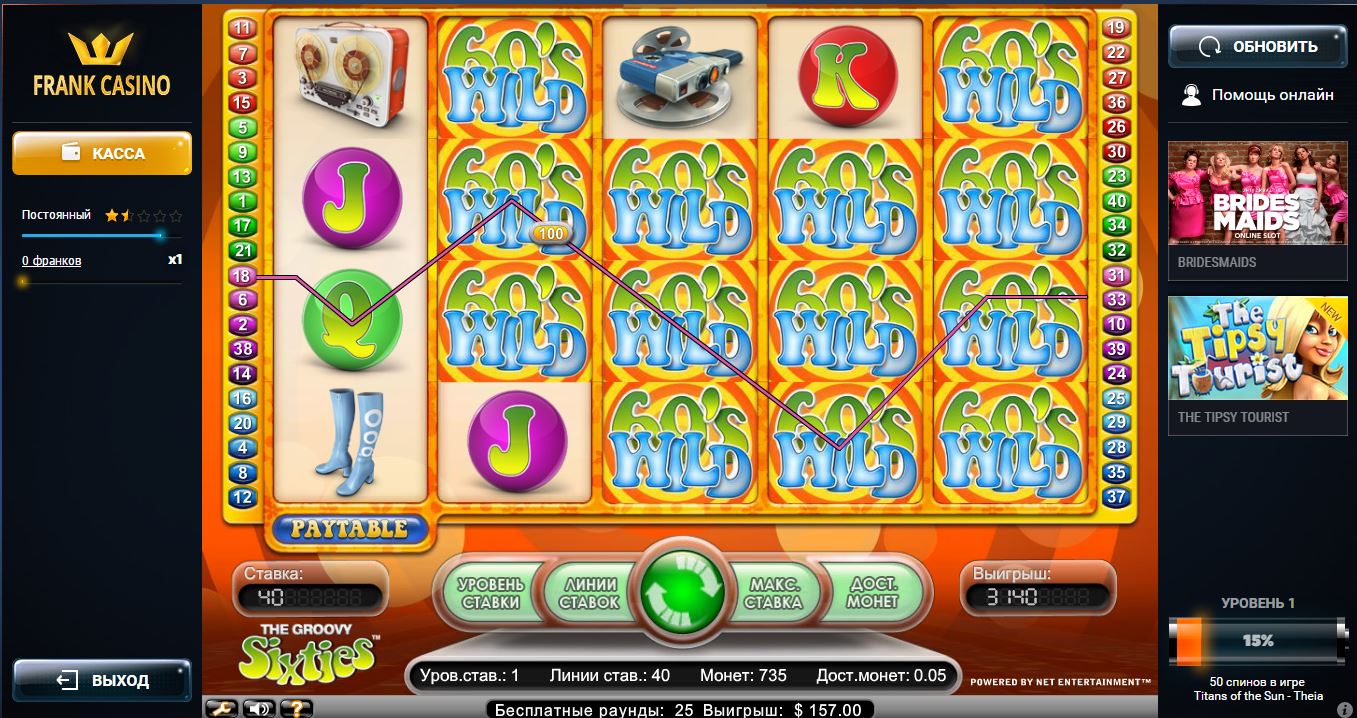1357x718 pixels.
Task: Adjust bet lines with Линии Ставок
Action: (589, 593)
